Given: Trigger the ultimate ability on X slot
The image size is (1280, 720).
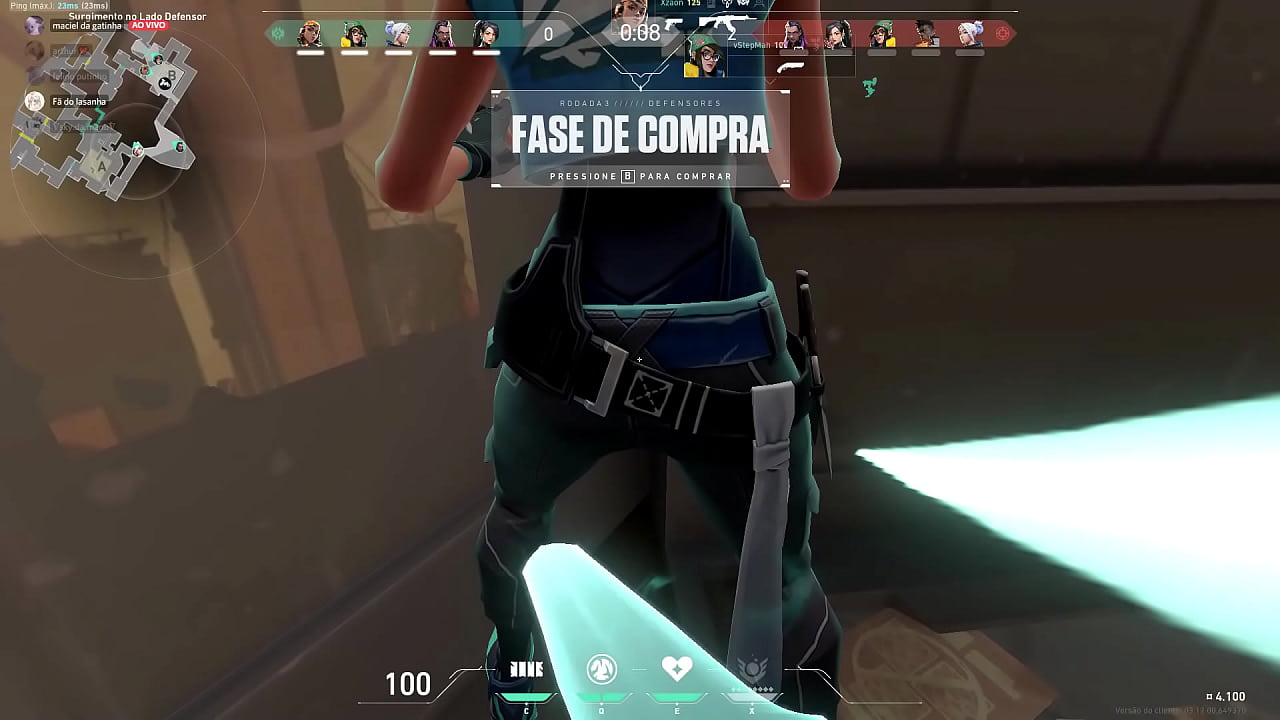Looking at the screenshot, I should pyautogui.click(x=753, y=665).
